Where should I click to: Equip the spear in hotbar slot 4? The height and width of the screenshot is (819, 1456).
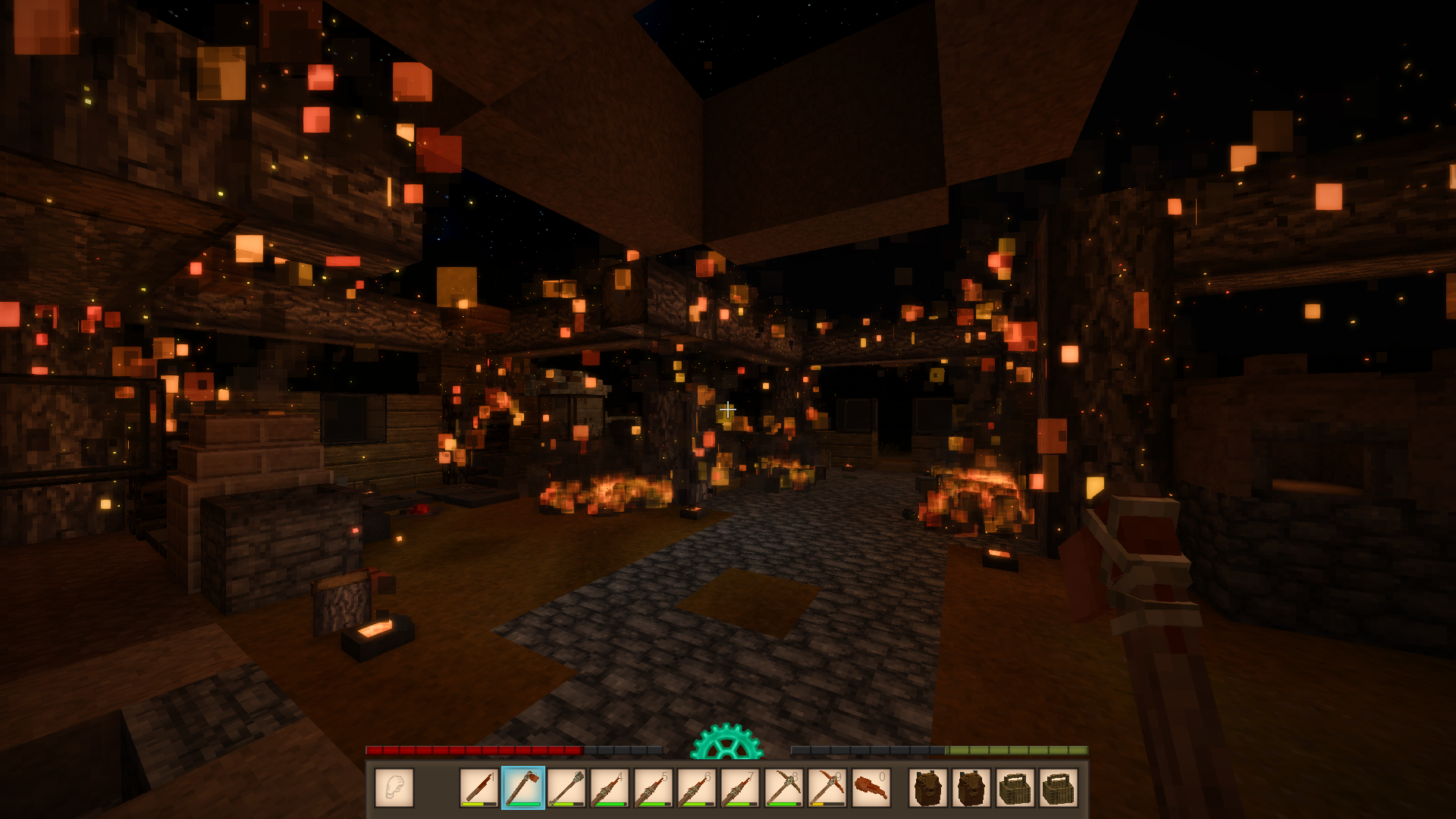click(610, 788)
